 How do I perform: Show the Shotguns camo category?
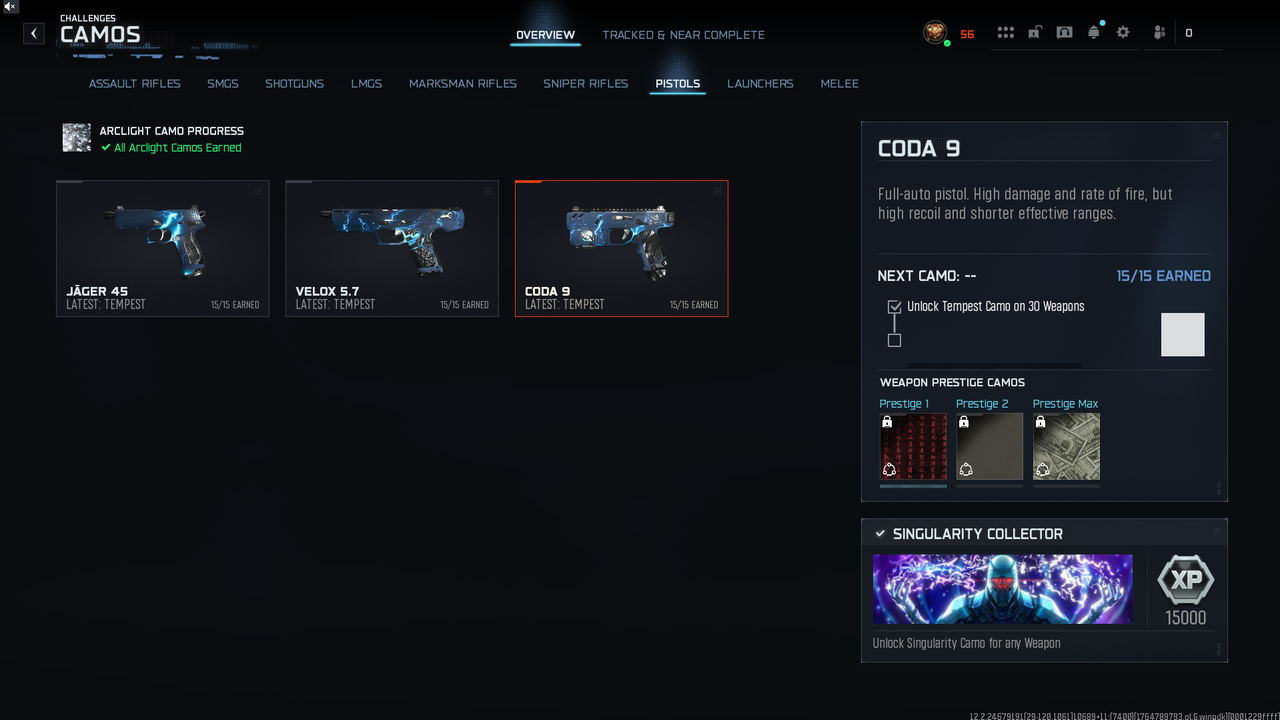(294, 84)
